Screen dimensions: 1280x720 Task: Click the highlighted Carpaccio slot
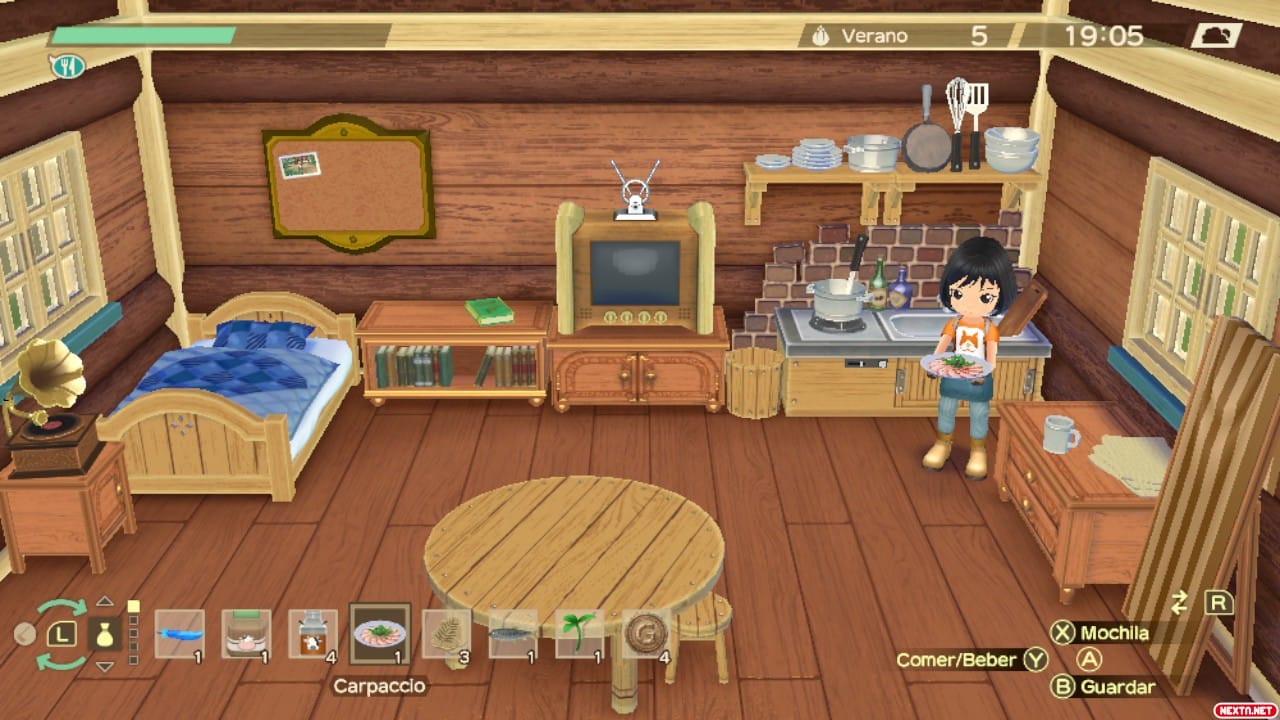click(x=380, y=634)
